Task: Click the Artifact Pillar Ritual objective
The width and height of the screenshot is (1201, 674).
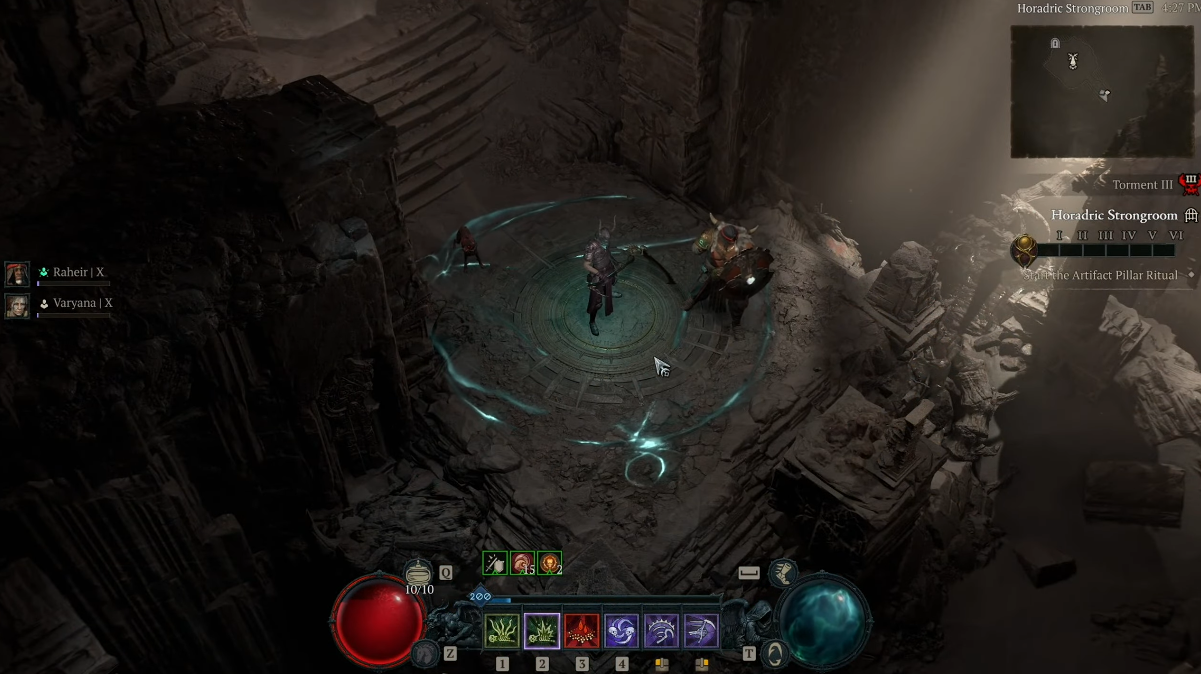Action: coord(1100,275)
